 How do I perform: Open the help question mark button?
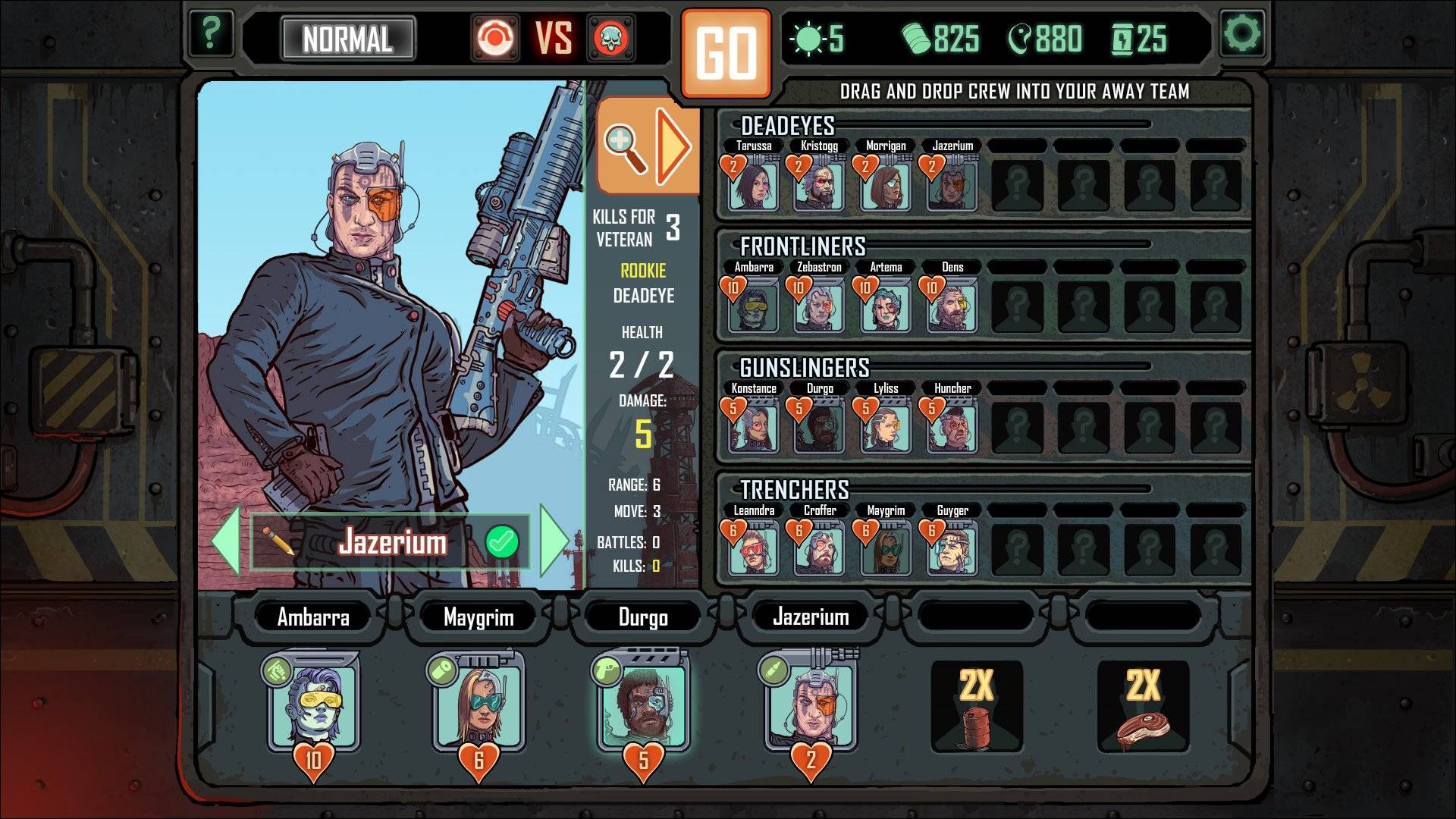(x=211, y=33)
